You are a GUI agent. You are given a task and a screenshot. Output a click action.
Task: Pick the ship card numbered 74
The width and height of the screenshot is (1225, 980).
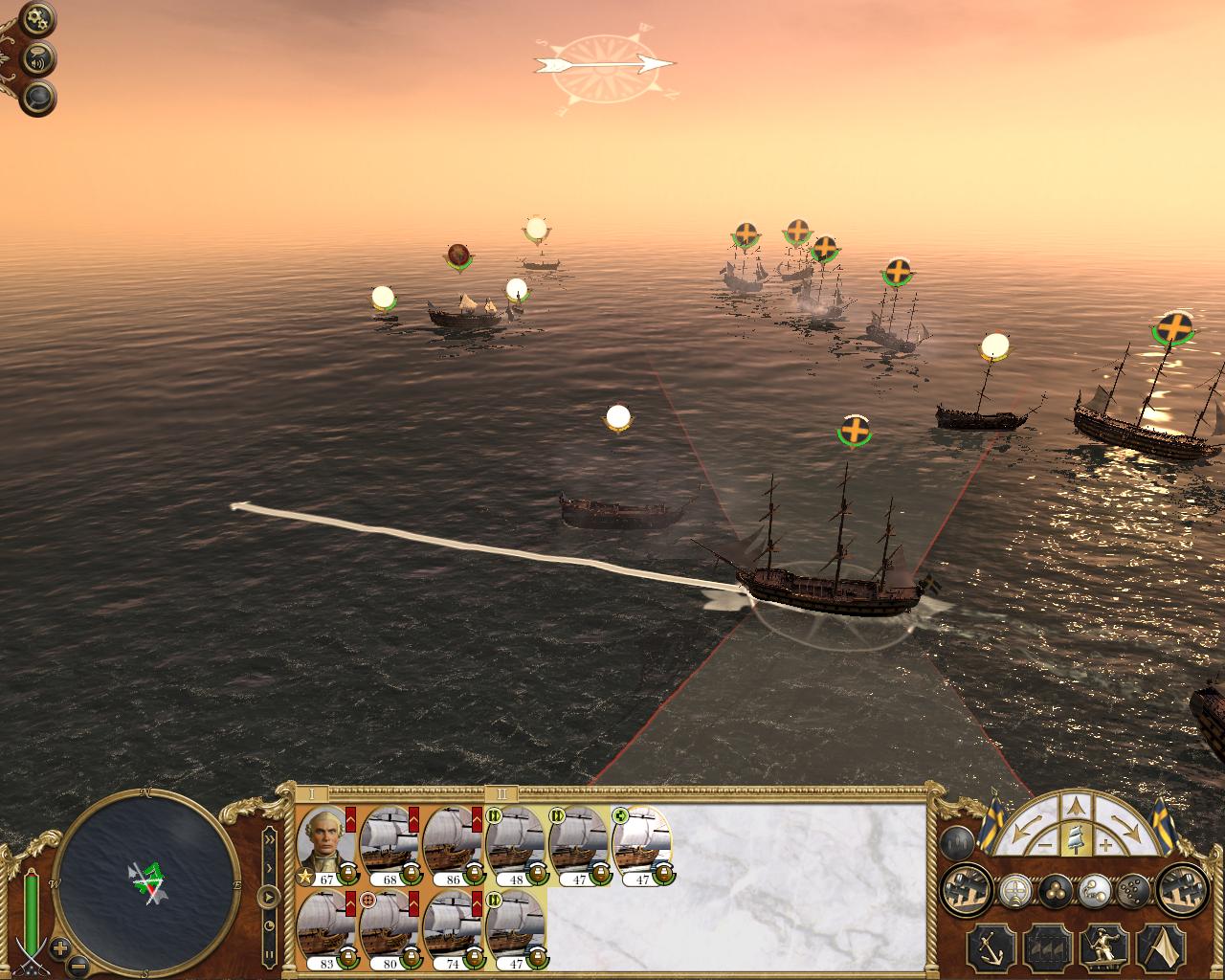click(451, 930)
